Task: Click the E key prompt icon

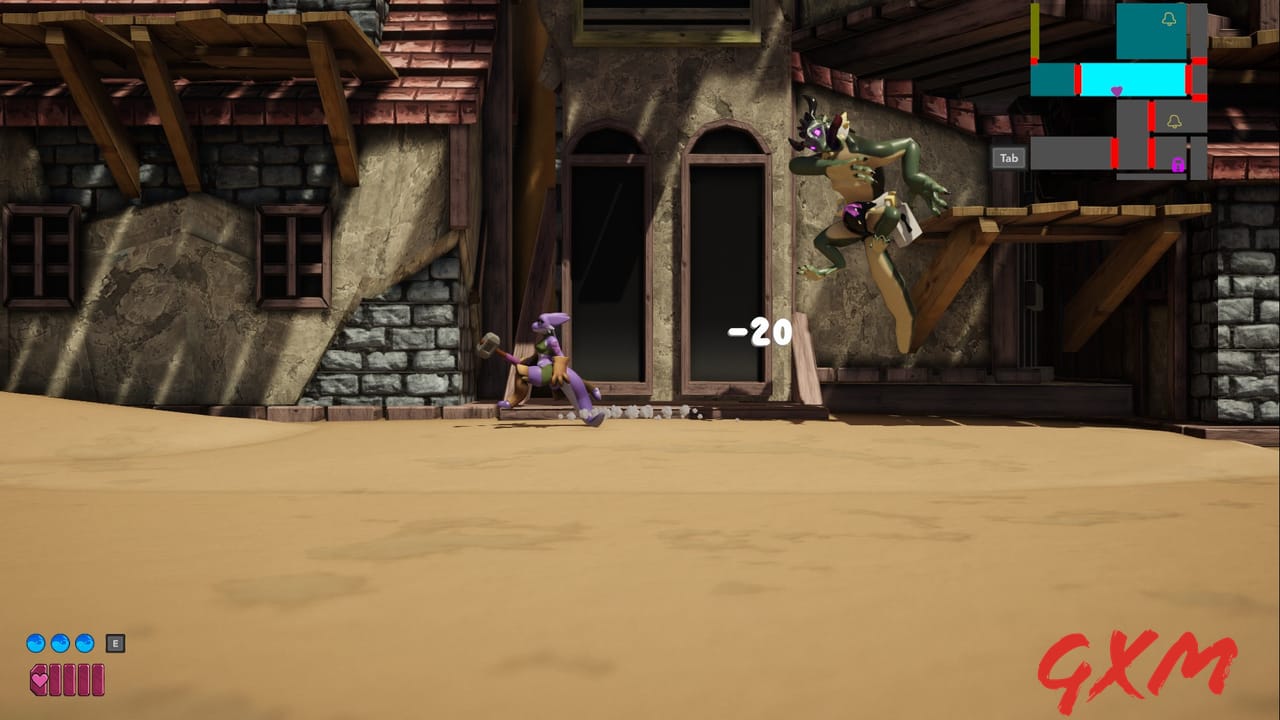Action: (x=115, y=643)
